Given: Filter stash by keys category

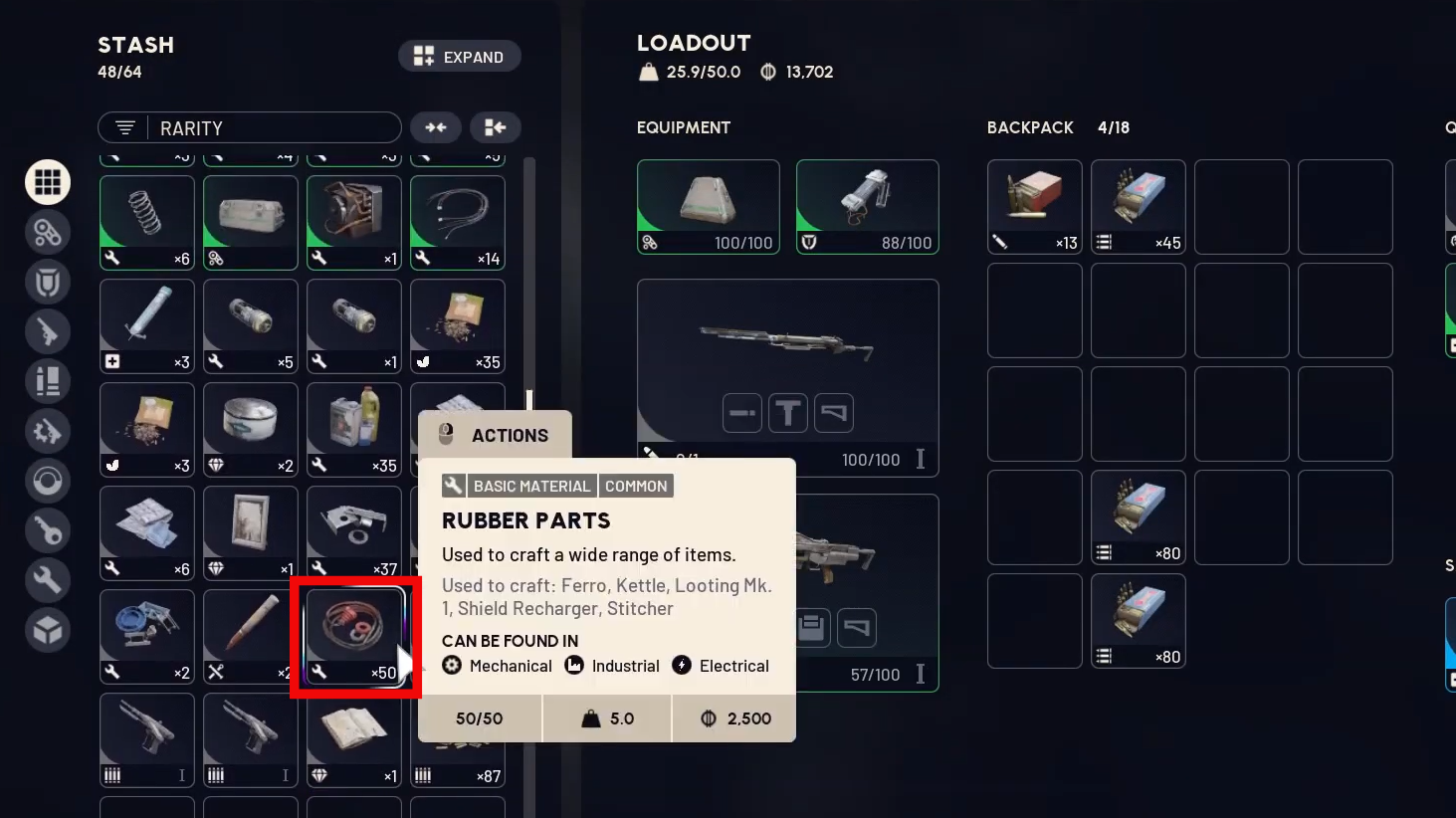Looking at the screenshot, I should coord(48,530).
